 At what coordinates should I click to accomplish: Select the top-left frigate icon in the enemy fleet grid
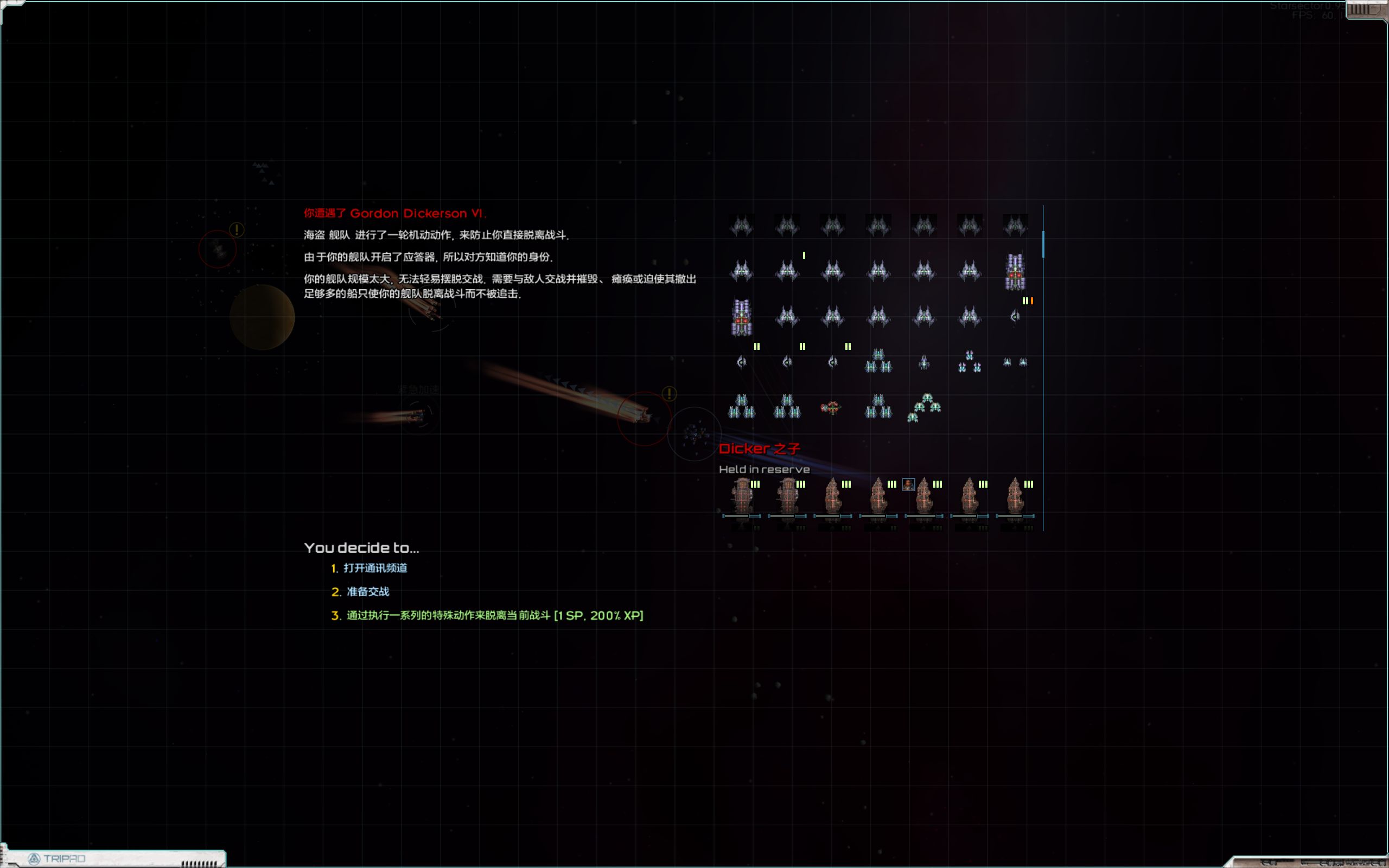pos(742,226)
